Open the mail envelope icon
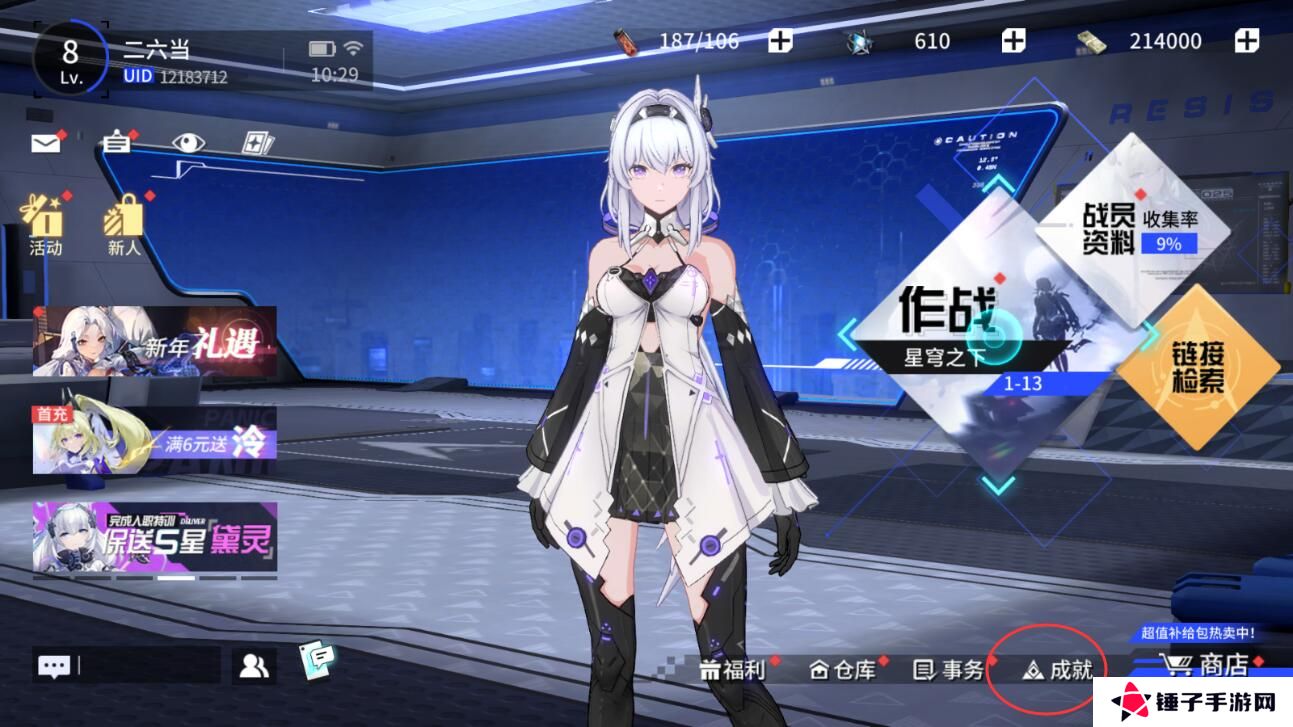The image size is (1293, 727). tap(46, 143)
